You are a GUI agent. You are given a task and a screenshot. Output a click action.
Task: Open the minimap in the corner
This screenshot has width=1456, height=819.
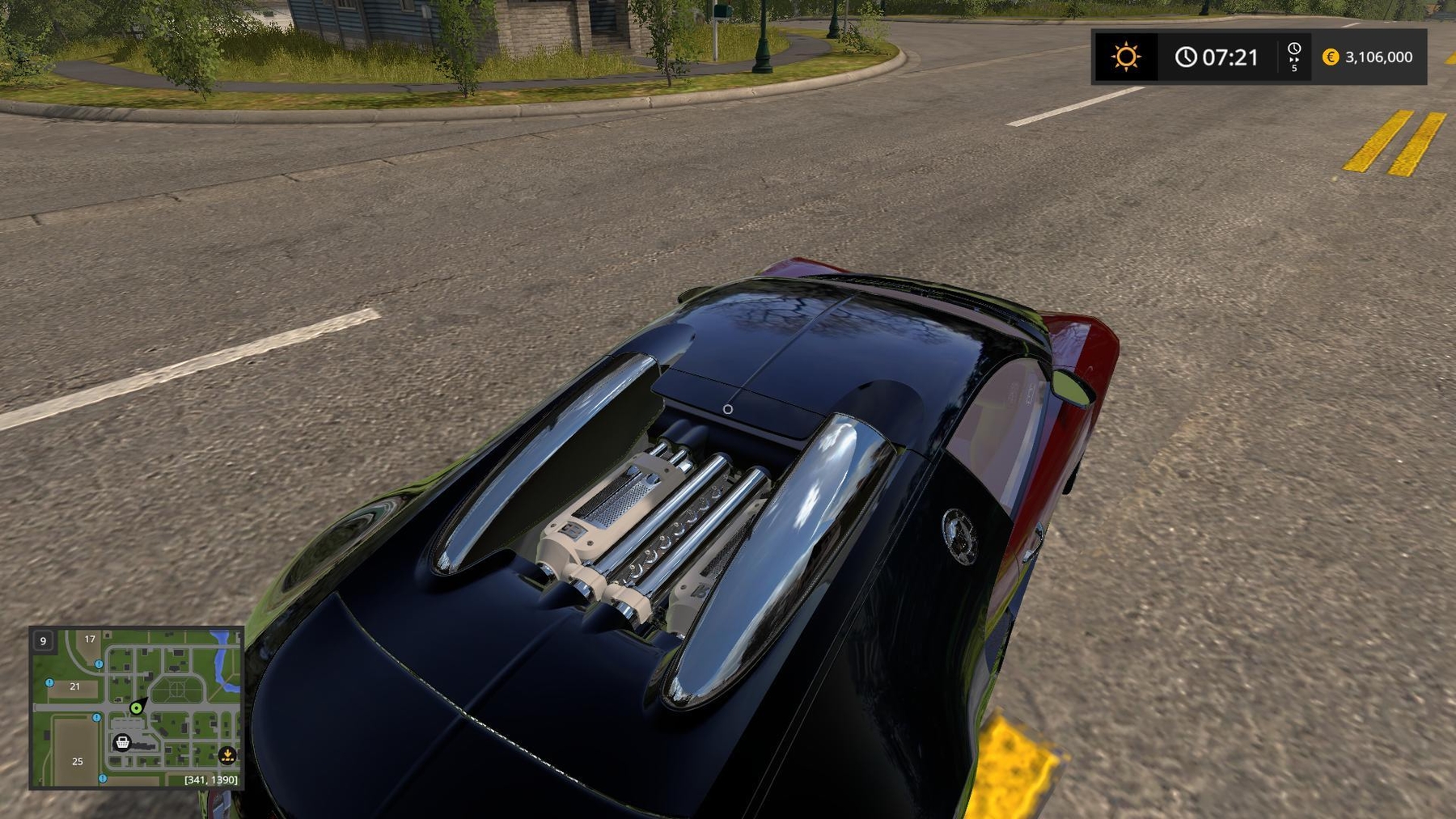137,707
